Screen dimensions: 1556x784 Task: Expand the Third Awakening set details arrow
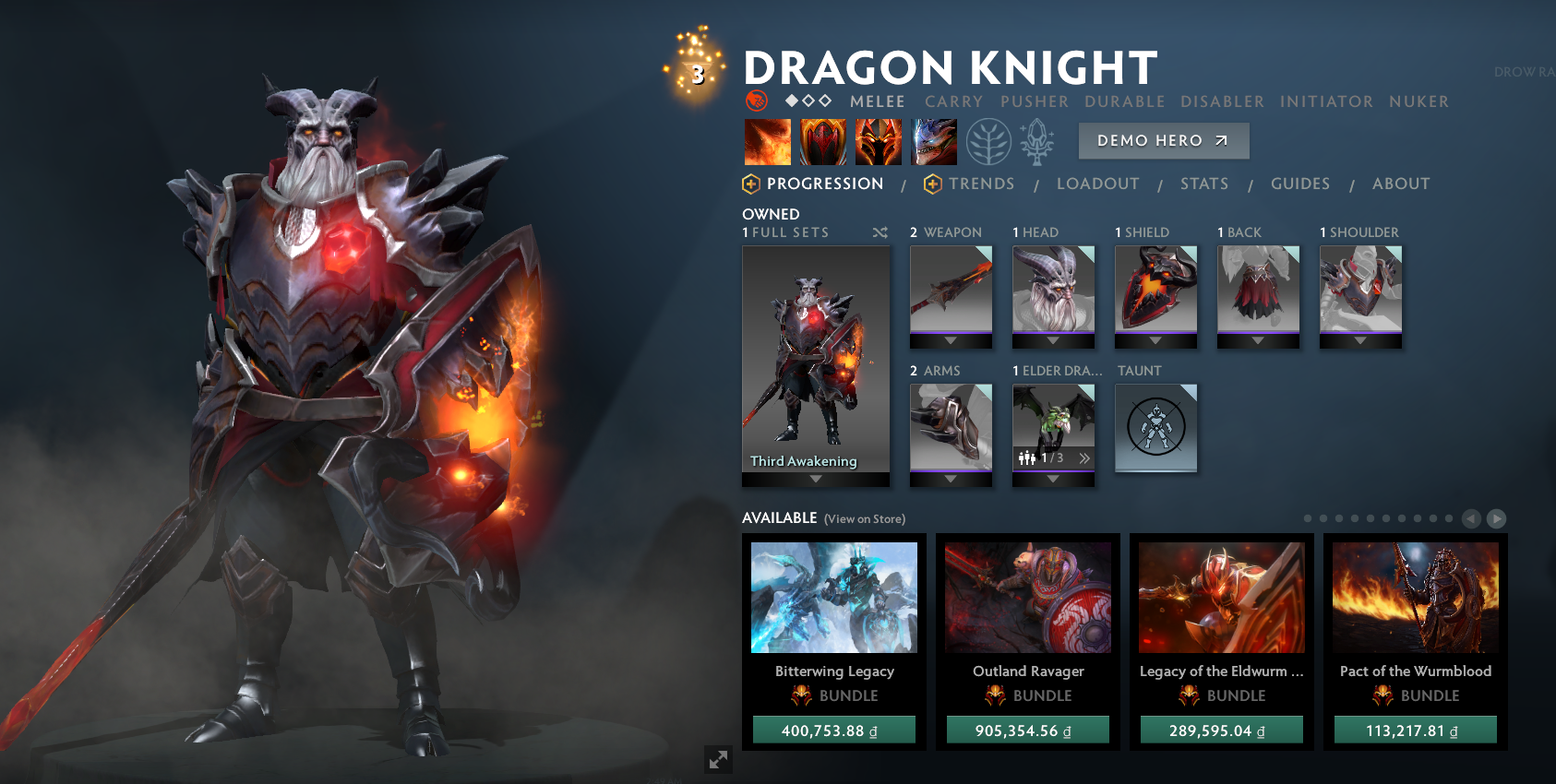click(815, 480)
